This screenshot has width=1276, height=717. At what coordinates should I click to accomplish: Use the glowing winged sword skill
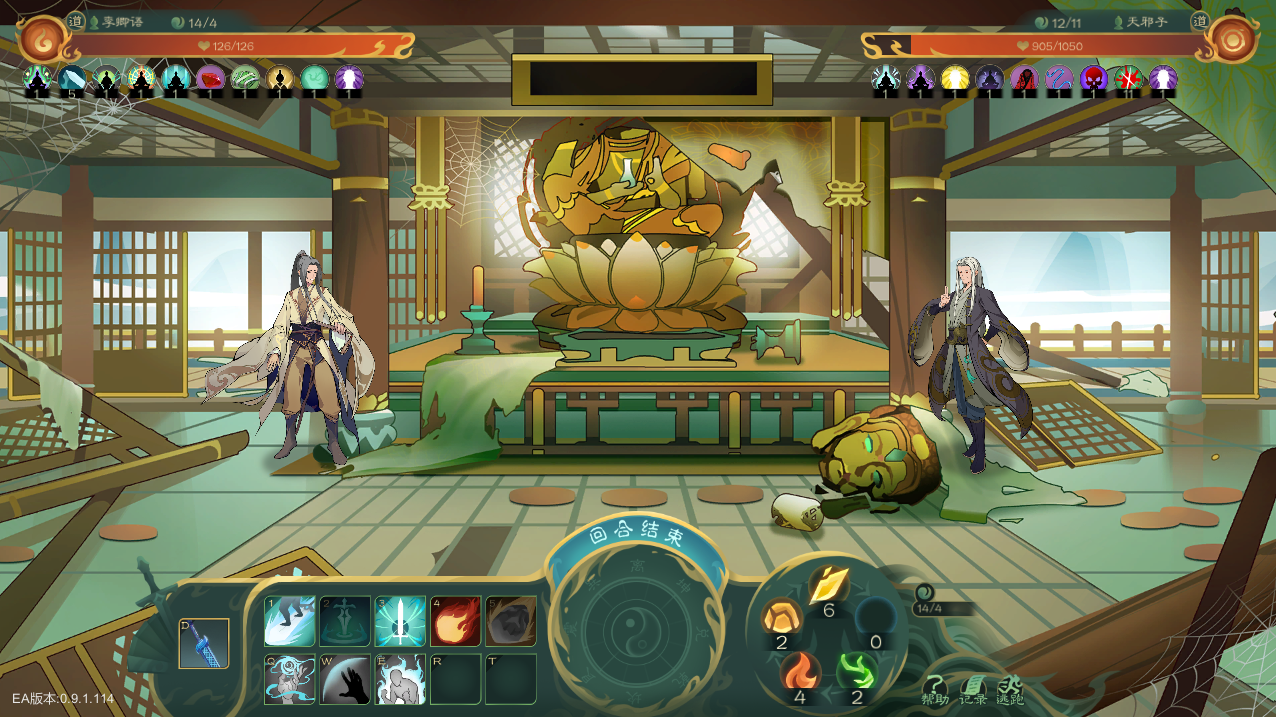coord(400,621)
